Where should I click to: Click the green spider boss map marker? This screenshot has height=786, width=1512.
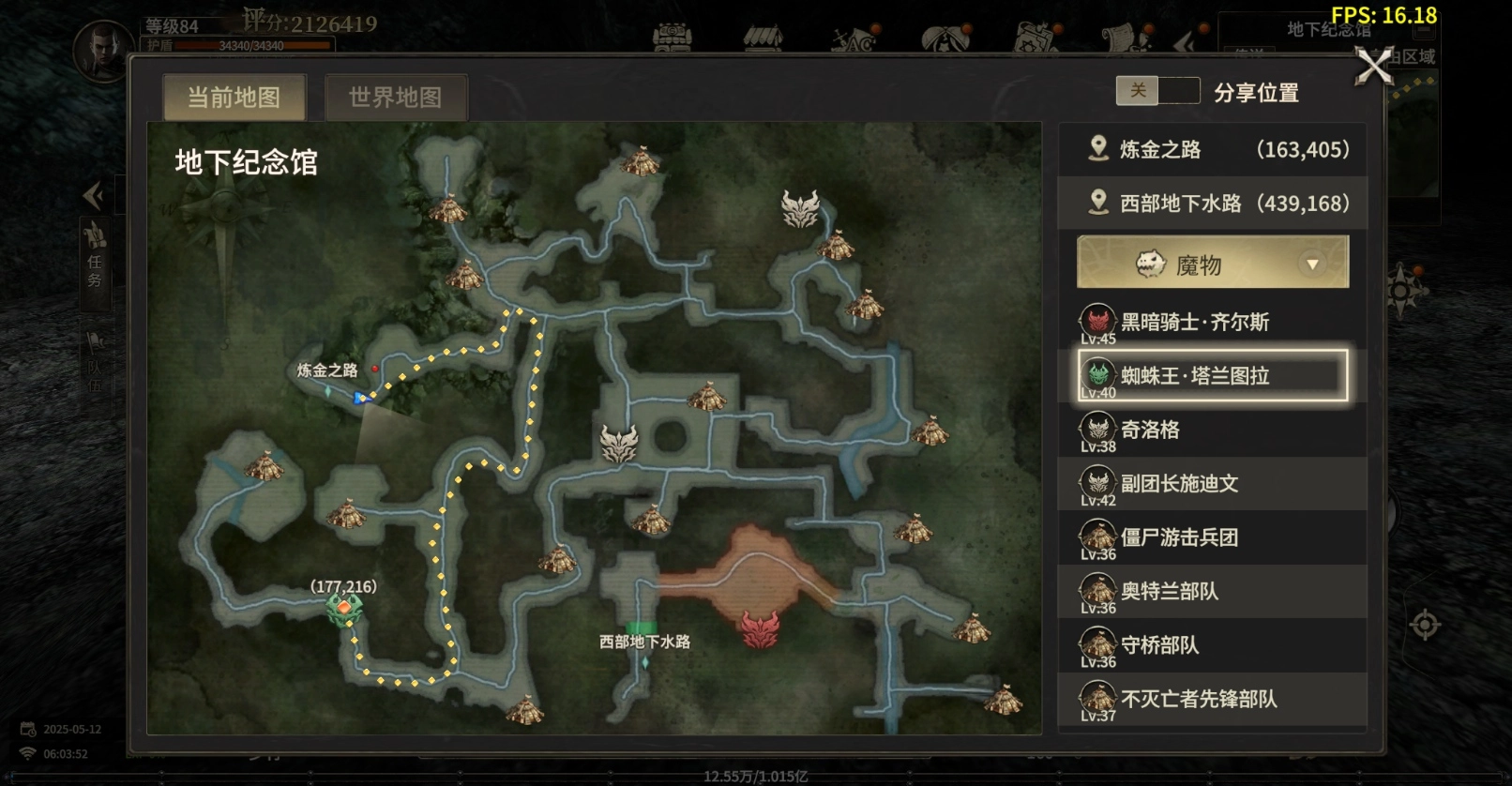343,610
